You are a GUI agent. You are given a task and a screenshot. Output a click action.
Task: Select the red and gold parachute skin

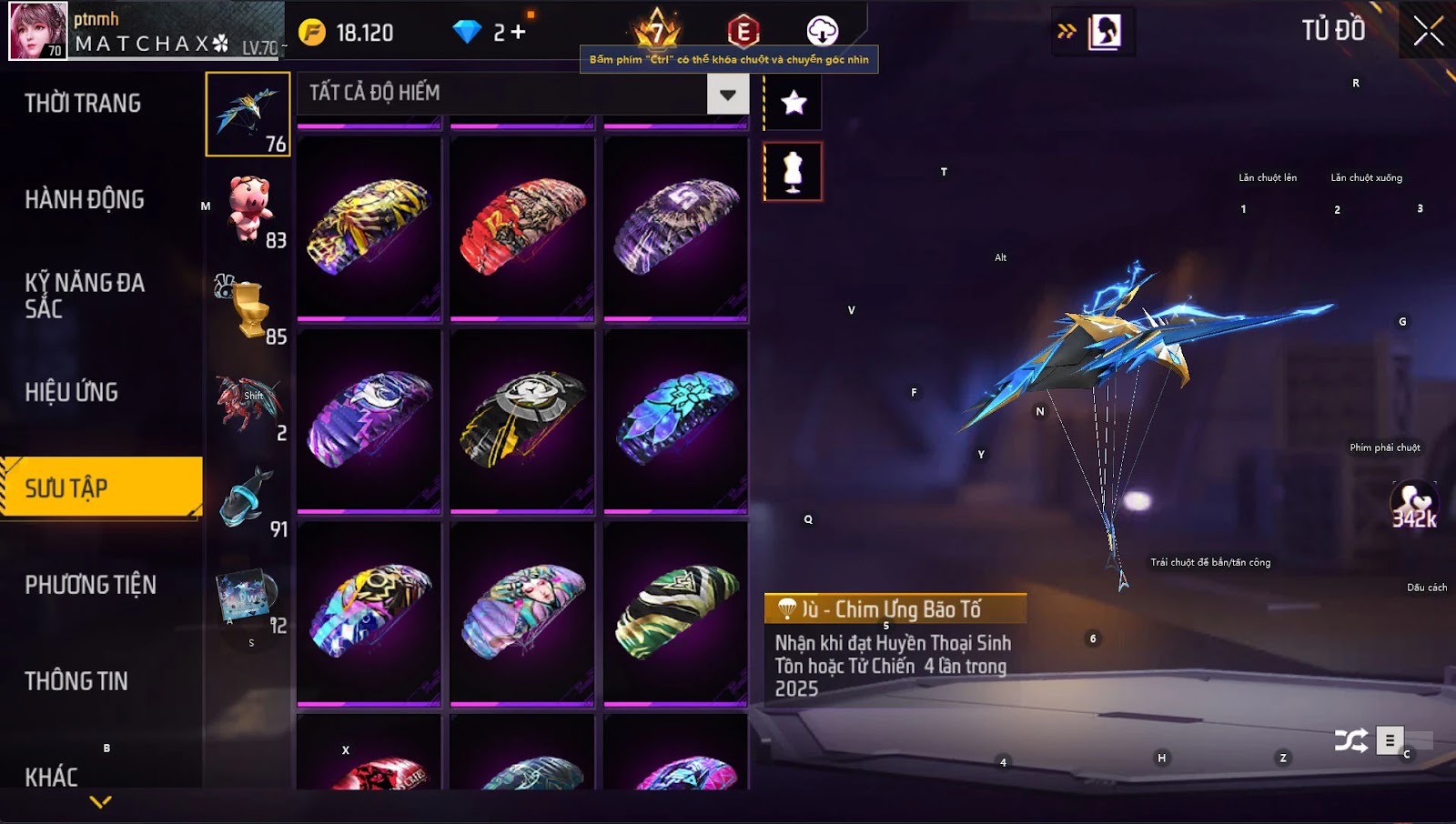pyautogui.click(x=522, y=227)
